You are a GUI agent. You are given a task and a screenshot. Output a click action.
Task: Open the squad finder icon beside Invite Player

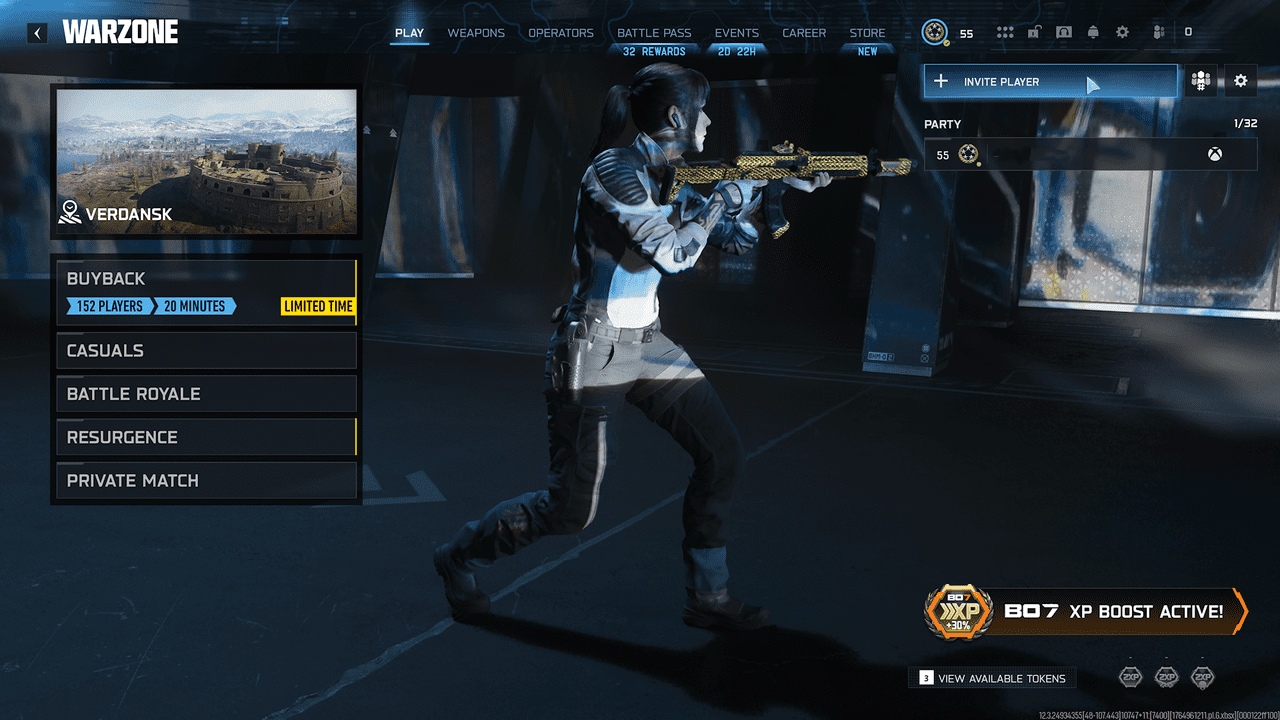click(1201, 81)
